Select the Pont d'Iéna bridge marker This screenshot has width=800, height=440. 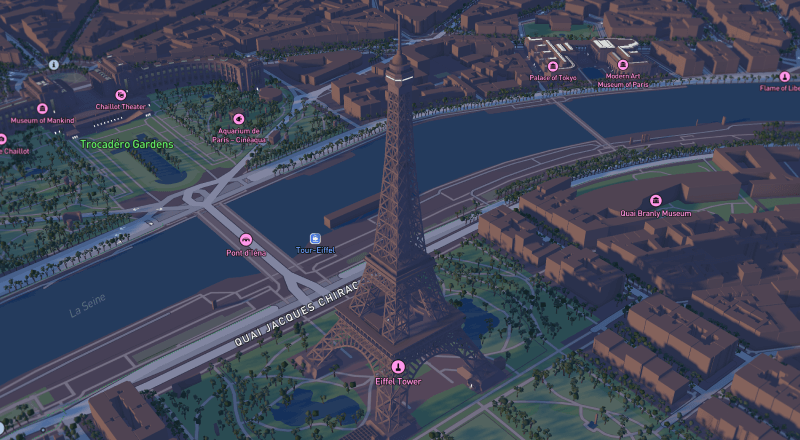pyautogui.click(x=246, y=240)
